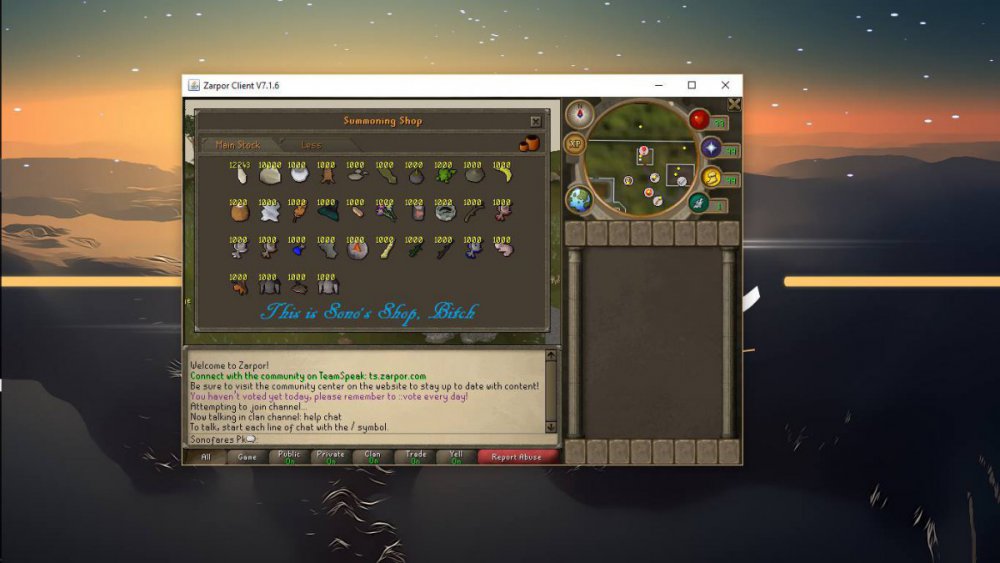The height and width of the screenshot is (563, 1000).
Task: Click the red Report Abuse button
Action: (x=517, y=457)
